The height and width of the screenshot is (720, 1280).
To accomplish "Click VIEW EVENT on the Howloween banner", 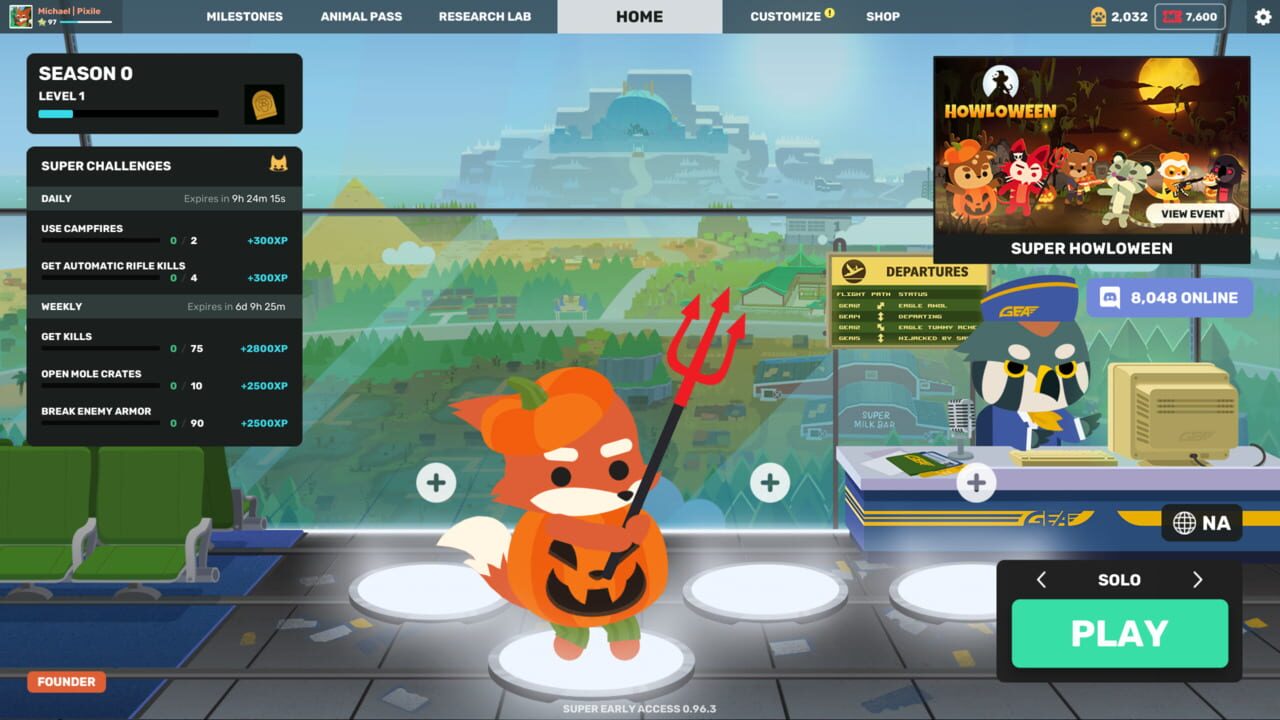I will tap(1193, 214).
